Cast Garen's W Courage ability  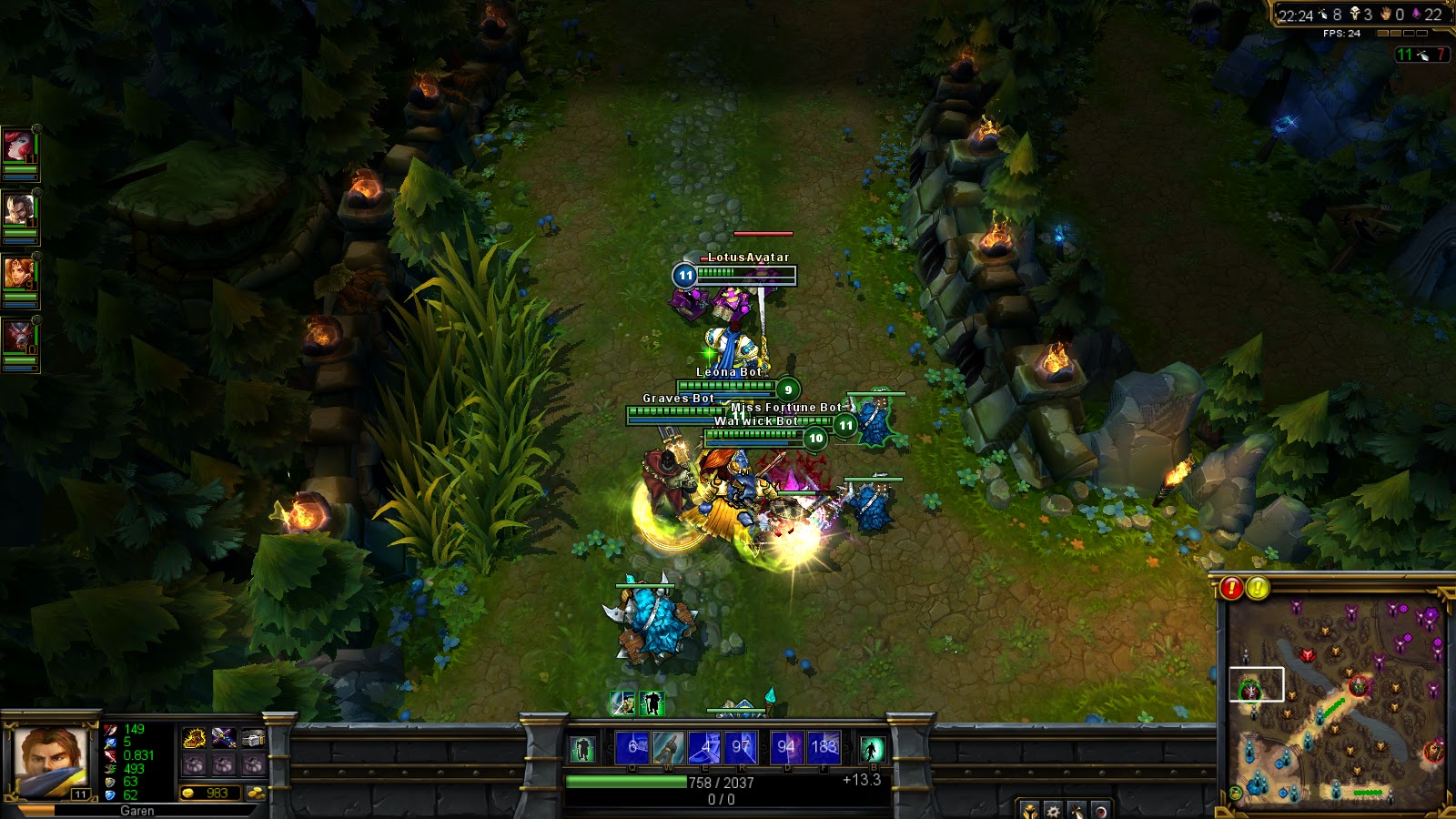pyautogui.click(x=669, y=747)
